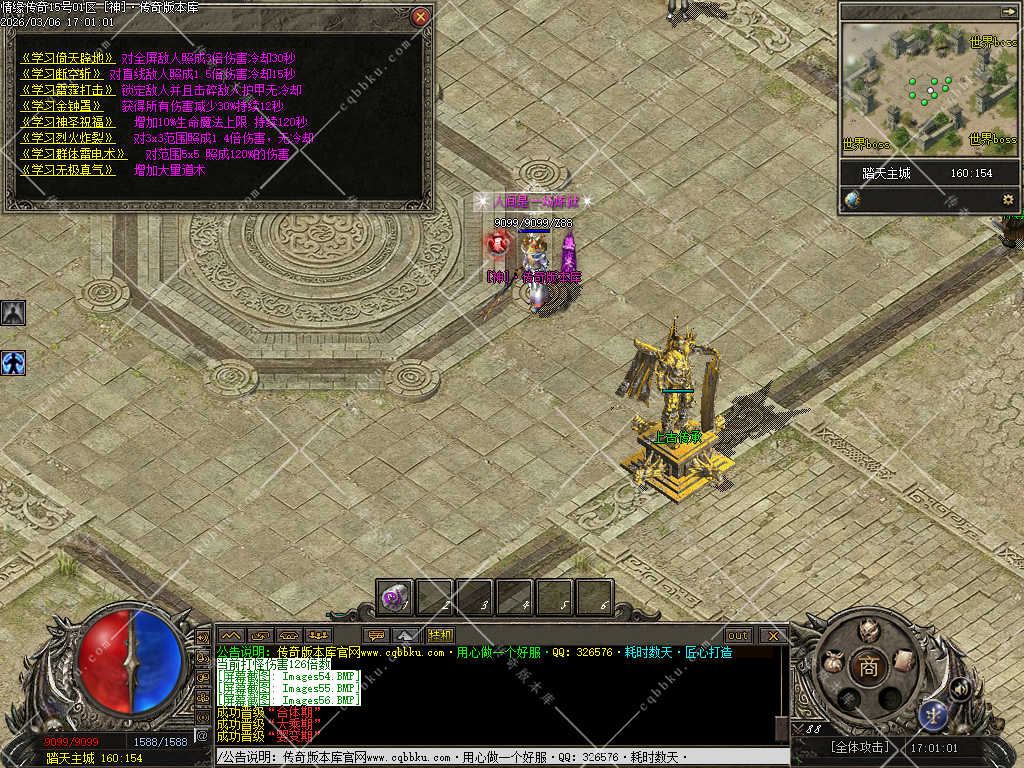The width and height of the screenshot is (1024, 768).
Task: Change the 全体攻击 attack mode
Action: pyautogui.click(x=859, y=747)
